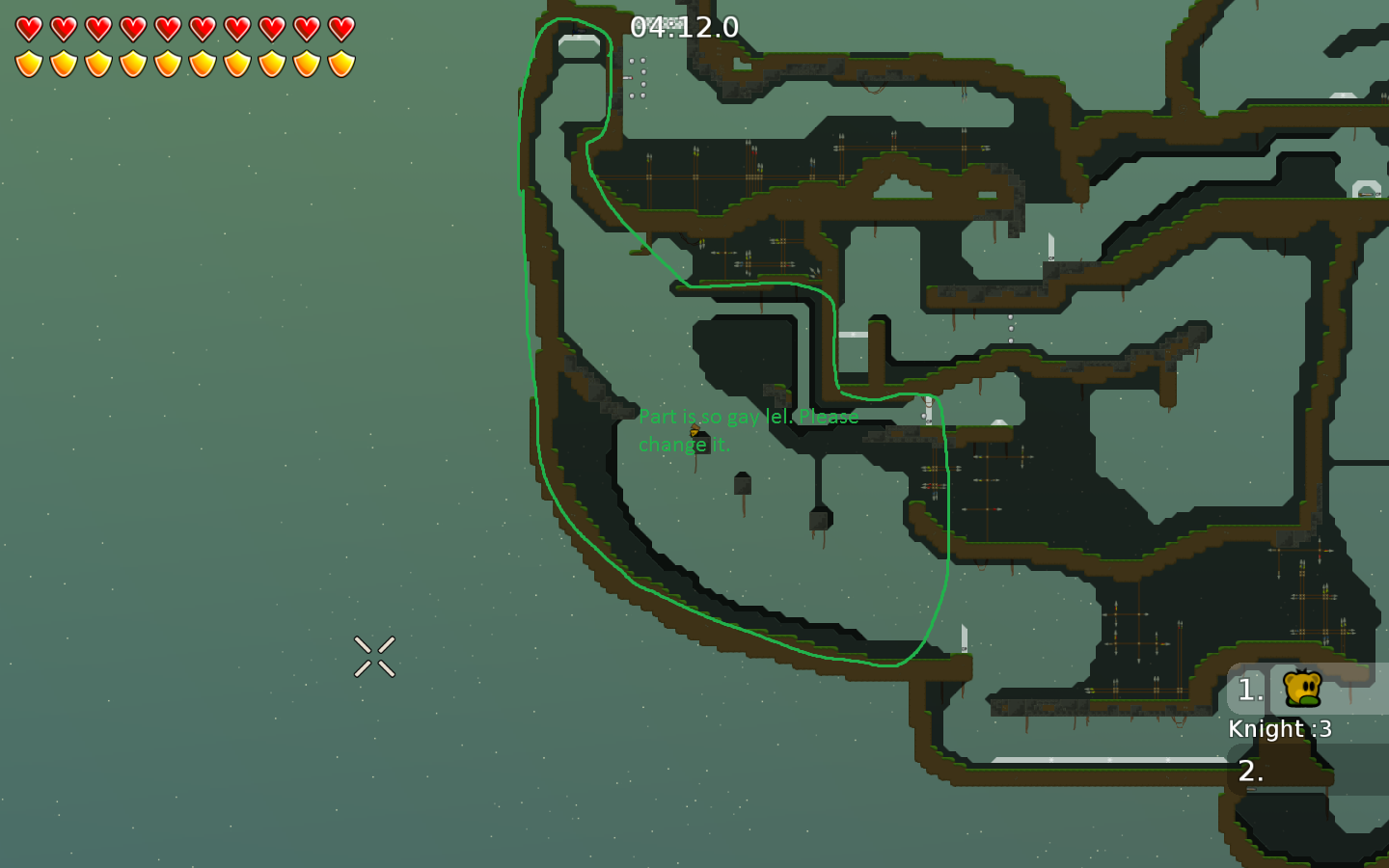Click the chat message saying Part is so gay lel
This screenshot has height=868, width=1389.
click(750, 417)
